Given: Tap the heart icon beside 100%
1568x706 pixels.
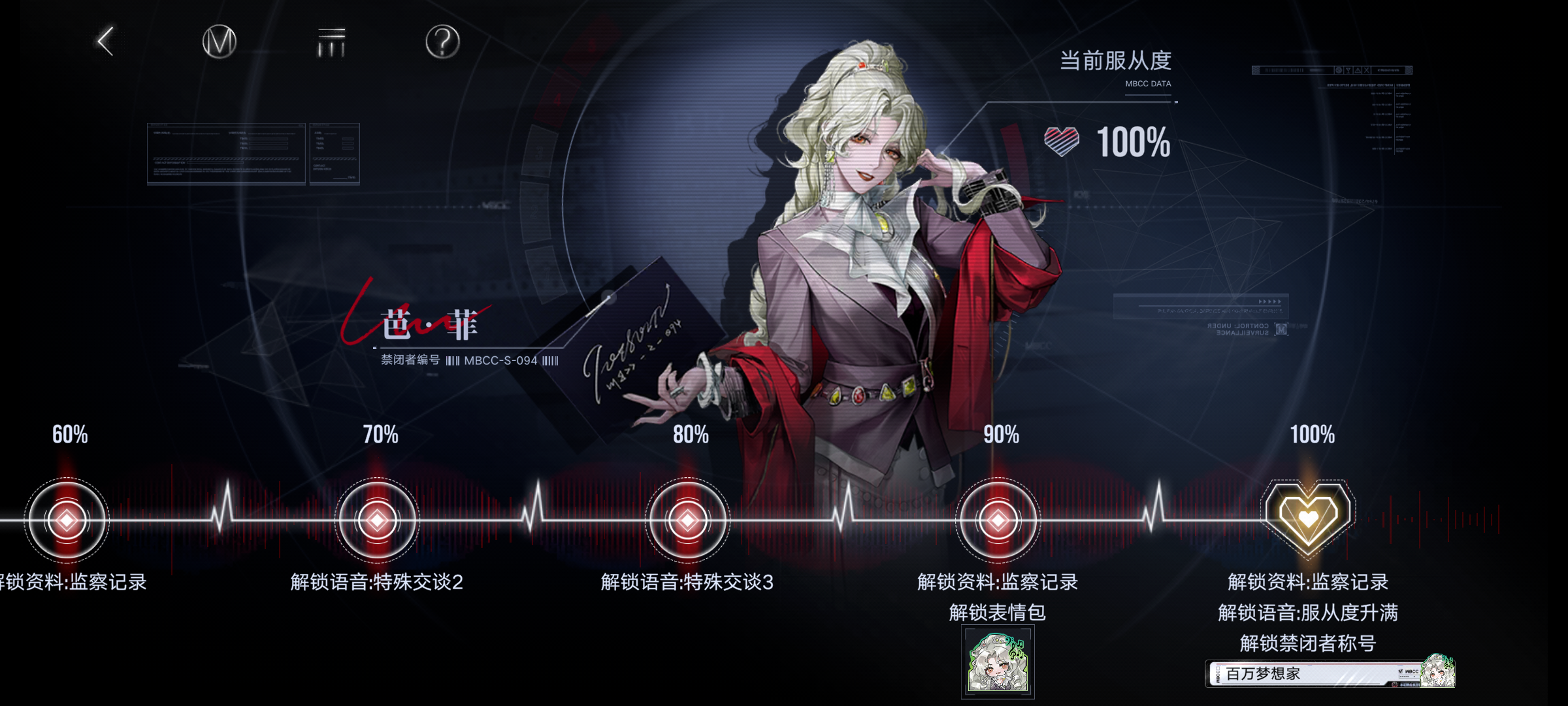Looking at the screenshot, I should click(x=1060, y=141).
